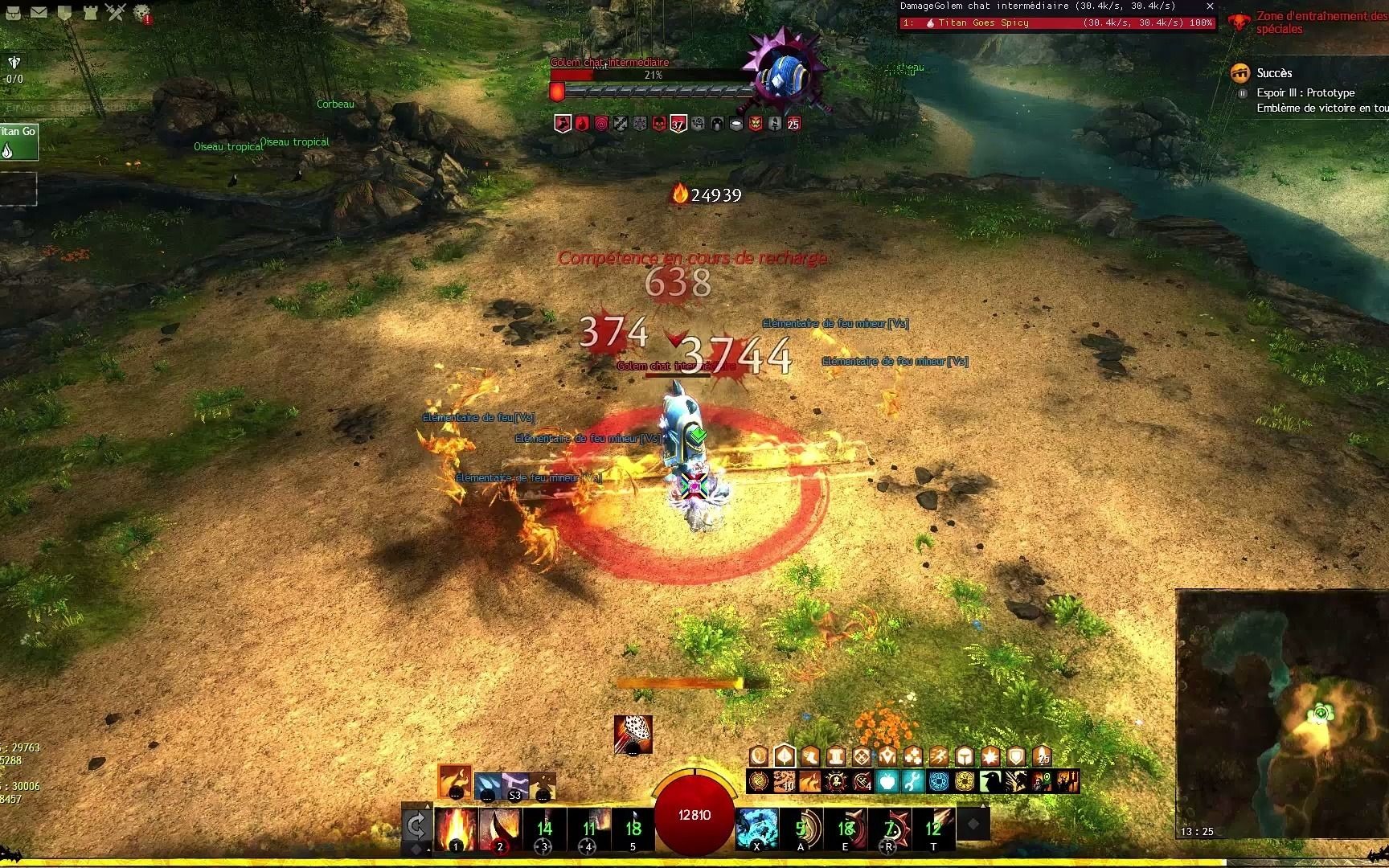Open the mail envelope icon

click(39, 12)
